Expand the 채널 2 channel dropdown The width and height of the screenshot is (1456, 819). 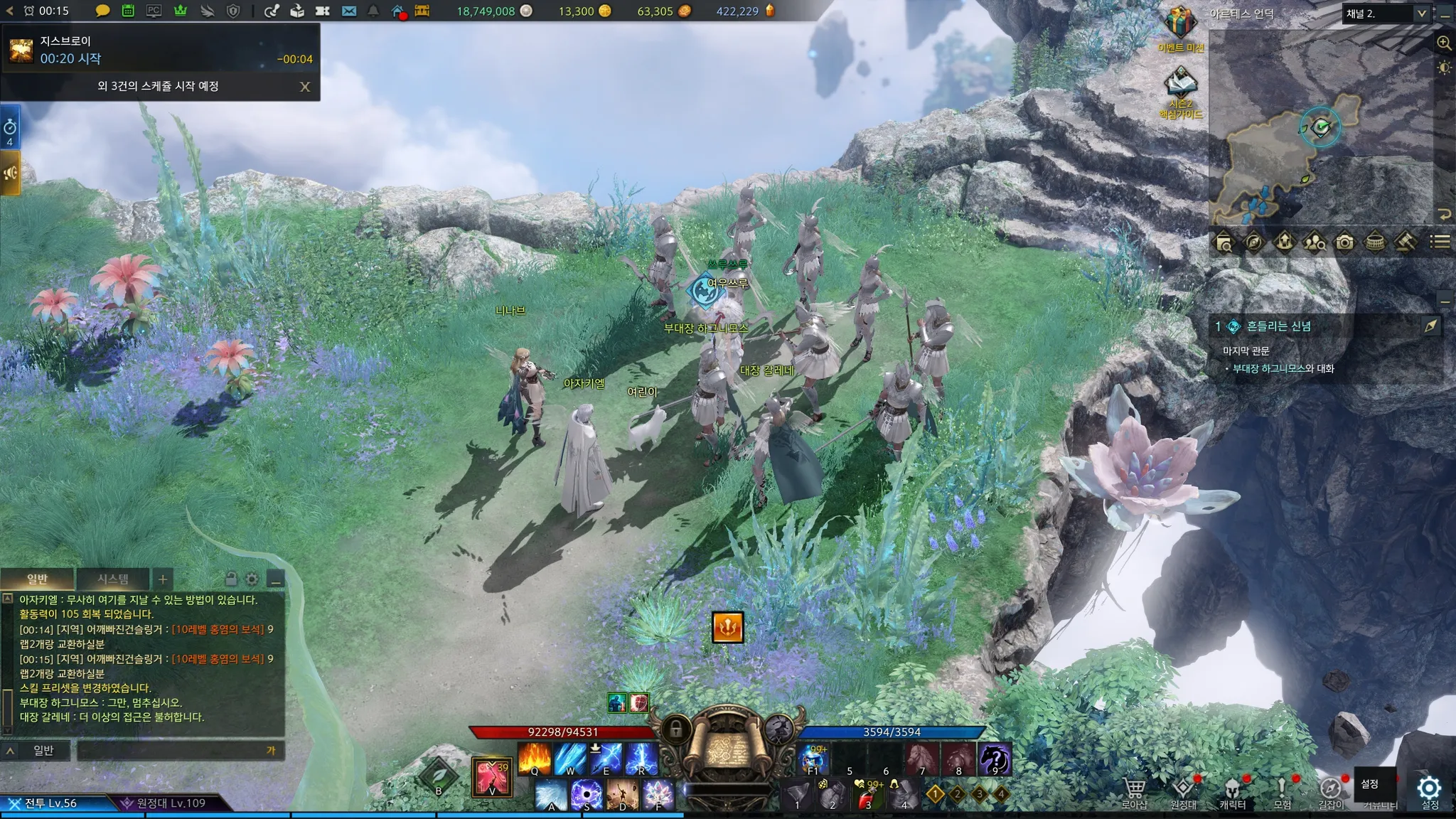point(1421,14)
